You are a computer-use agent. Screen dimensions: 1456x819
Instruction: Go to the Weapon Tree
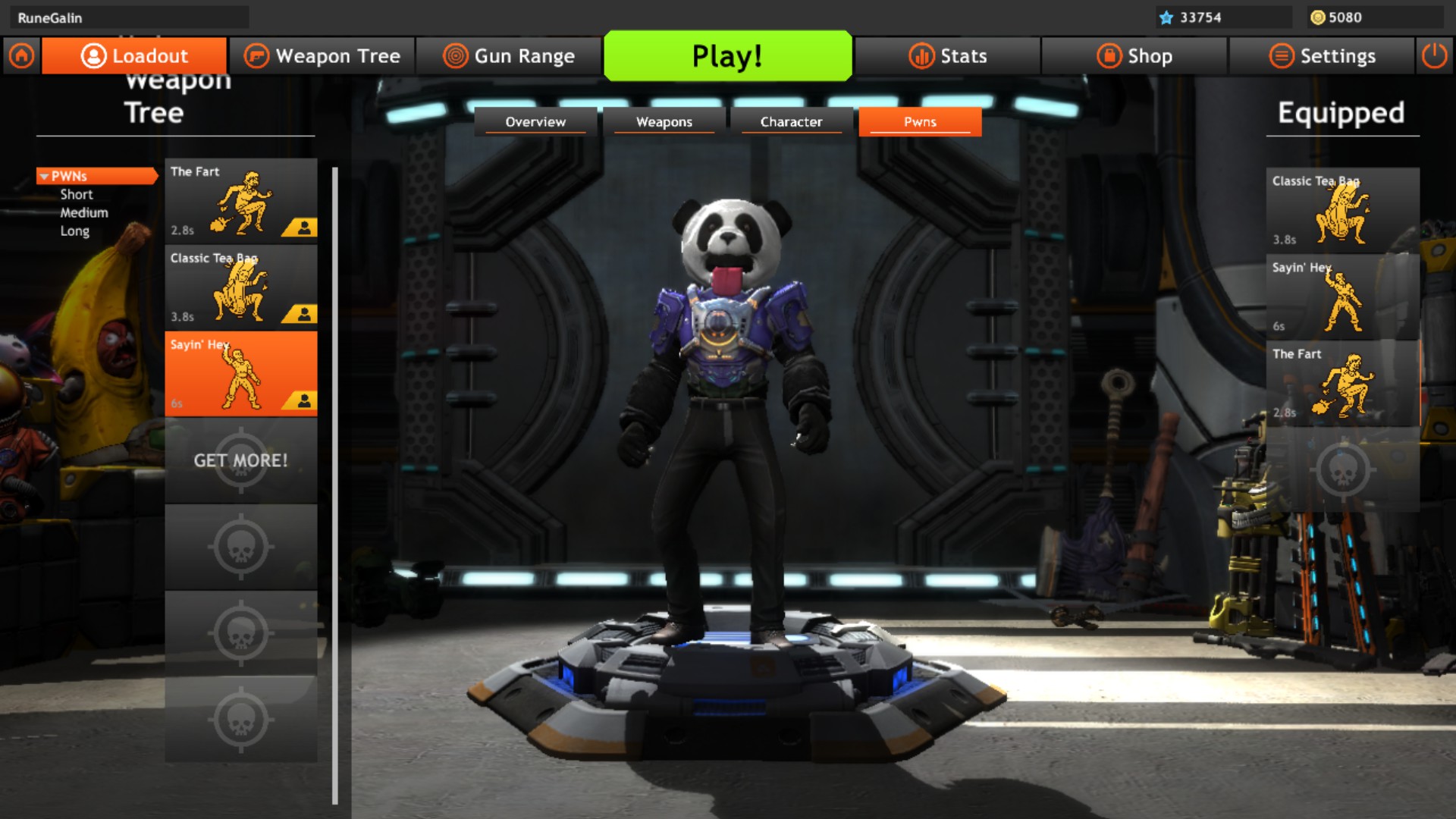pyautogui.click(x=322, y=56)
